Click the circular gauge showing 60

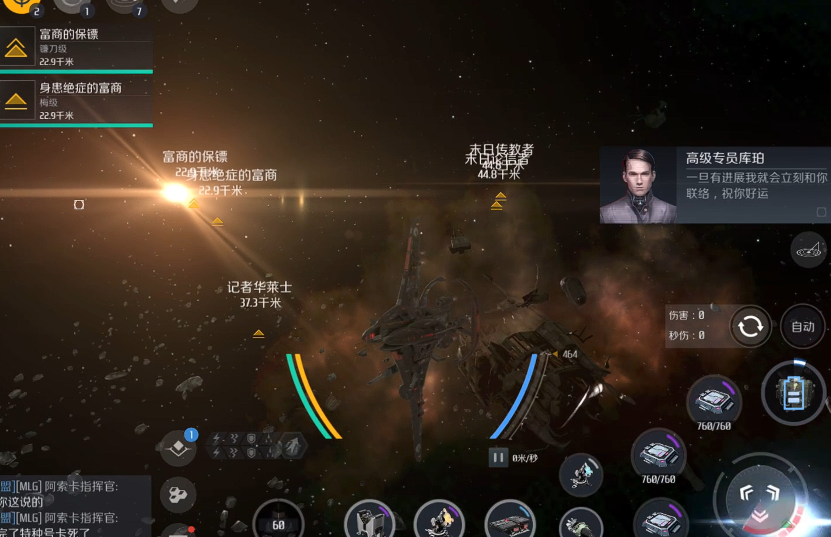(278, 522)
